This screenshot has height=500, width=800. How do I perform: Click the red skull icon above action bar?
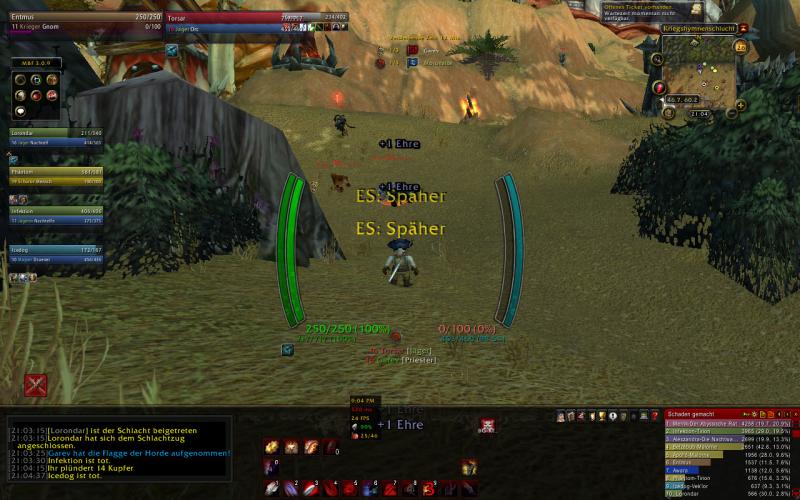(487, 425)
